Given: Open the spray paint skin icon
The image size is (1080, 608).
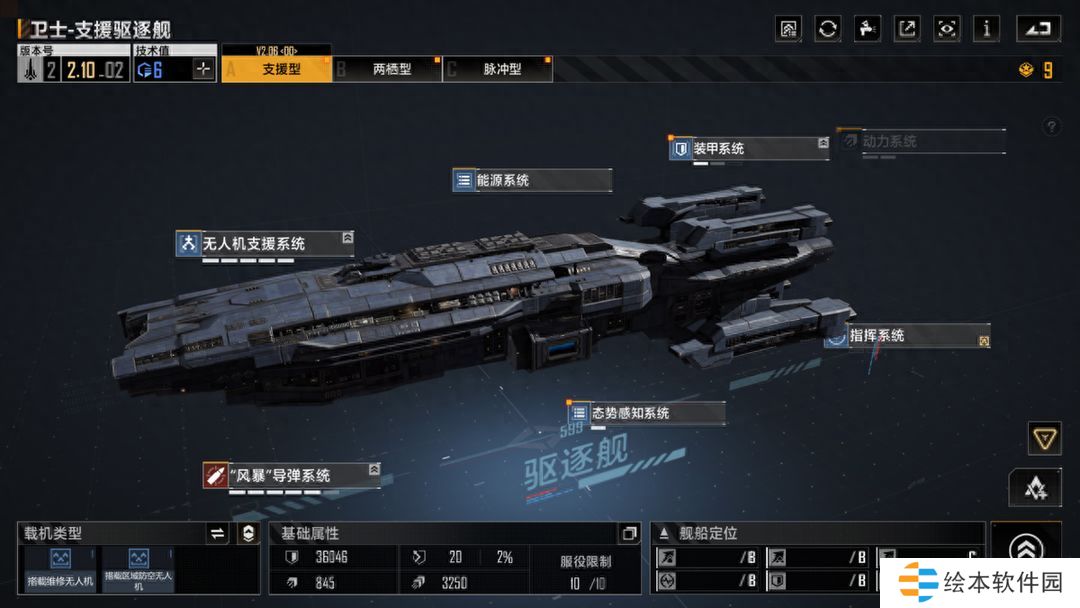Looking at the screenshot, I should [x=867, y=28].
